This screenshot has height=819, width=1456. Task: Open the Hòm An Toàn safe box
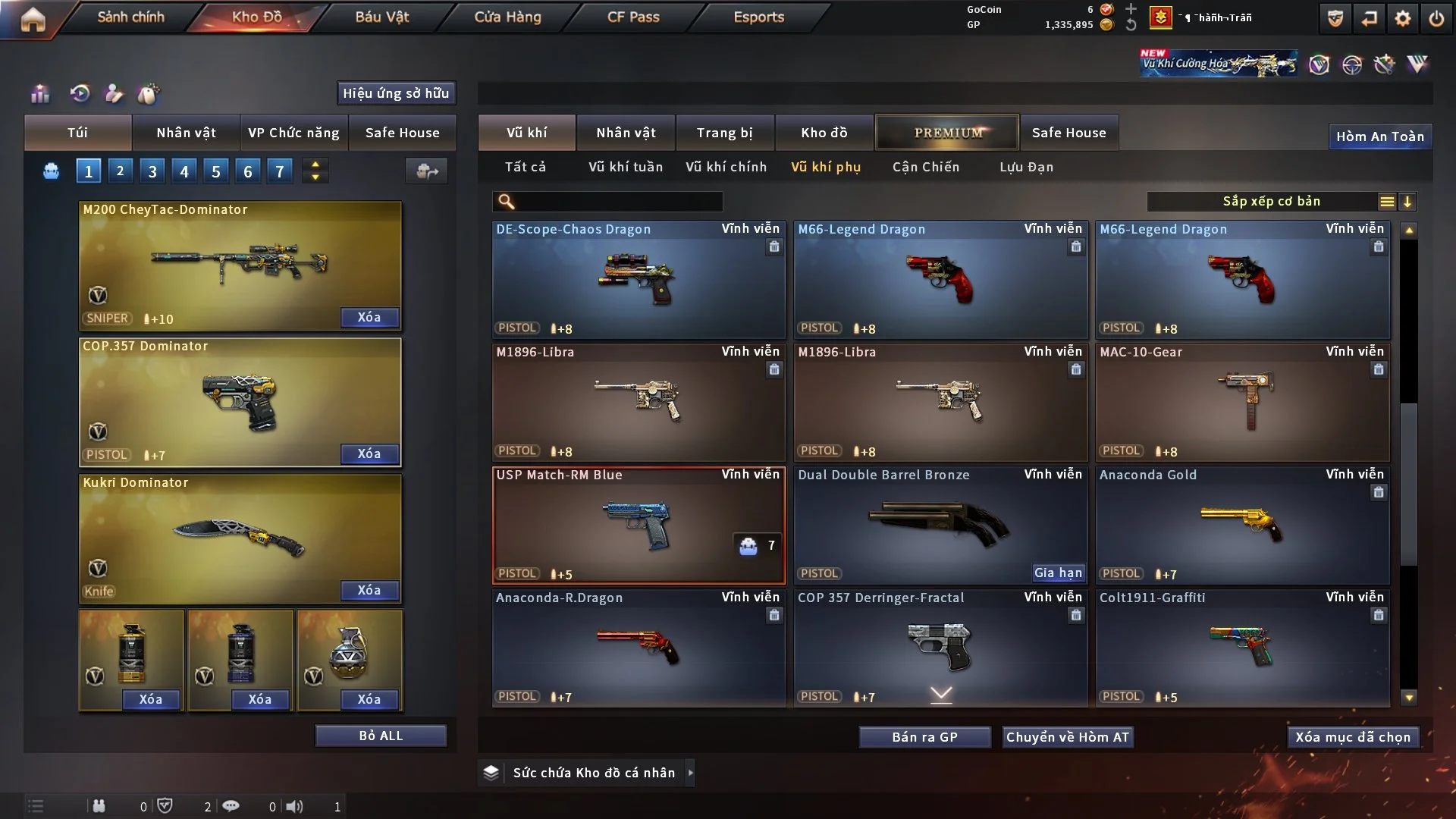pyautogui.click(x=1379, y=136)
